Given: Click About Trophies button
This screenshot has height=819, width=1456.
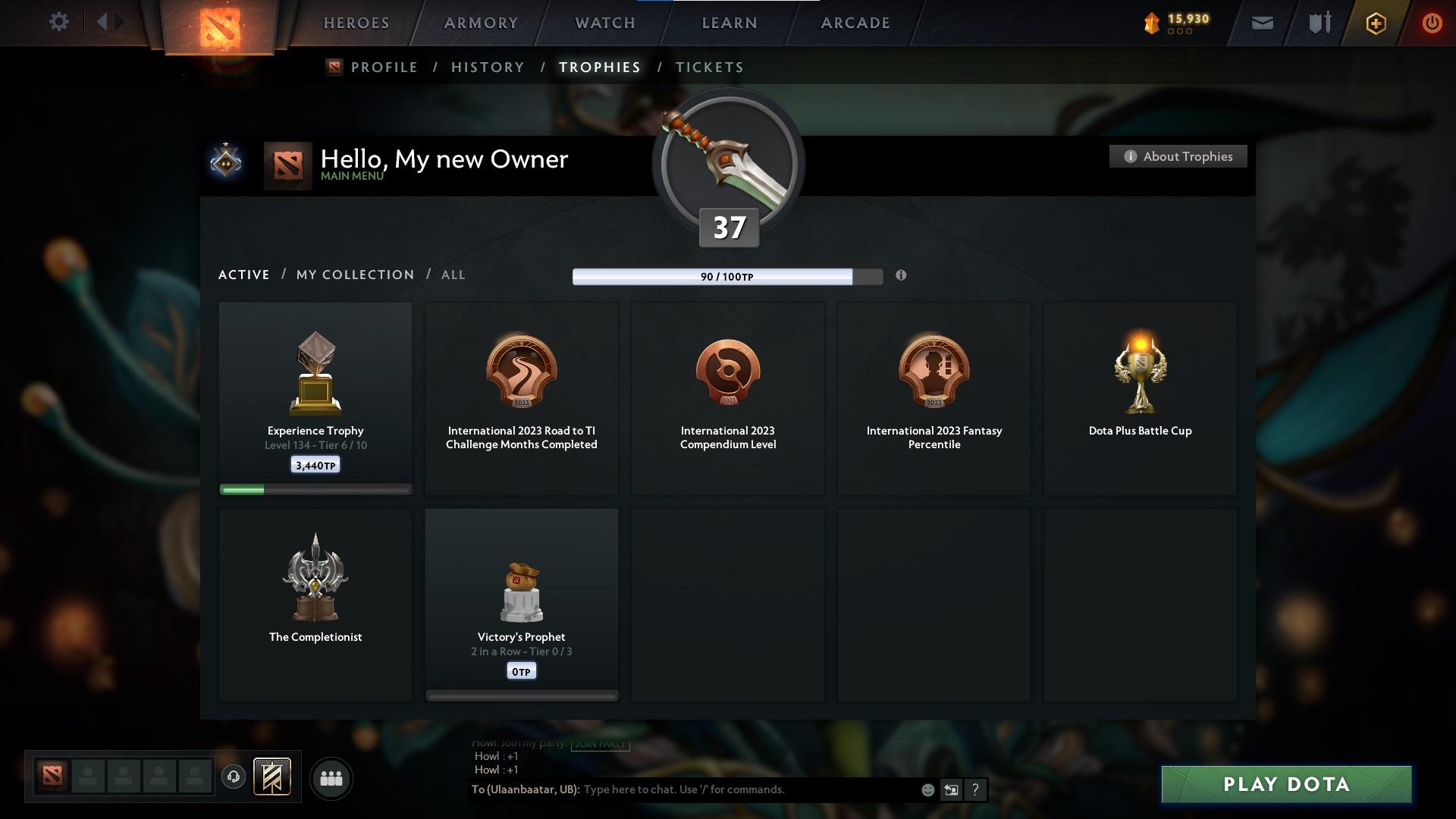Looking at the screenshot, I should [x=1178, y=156].
